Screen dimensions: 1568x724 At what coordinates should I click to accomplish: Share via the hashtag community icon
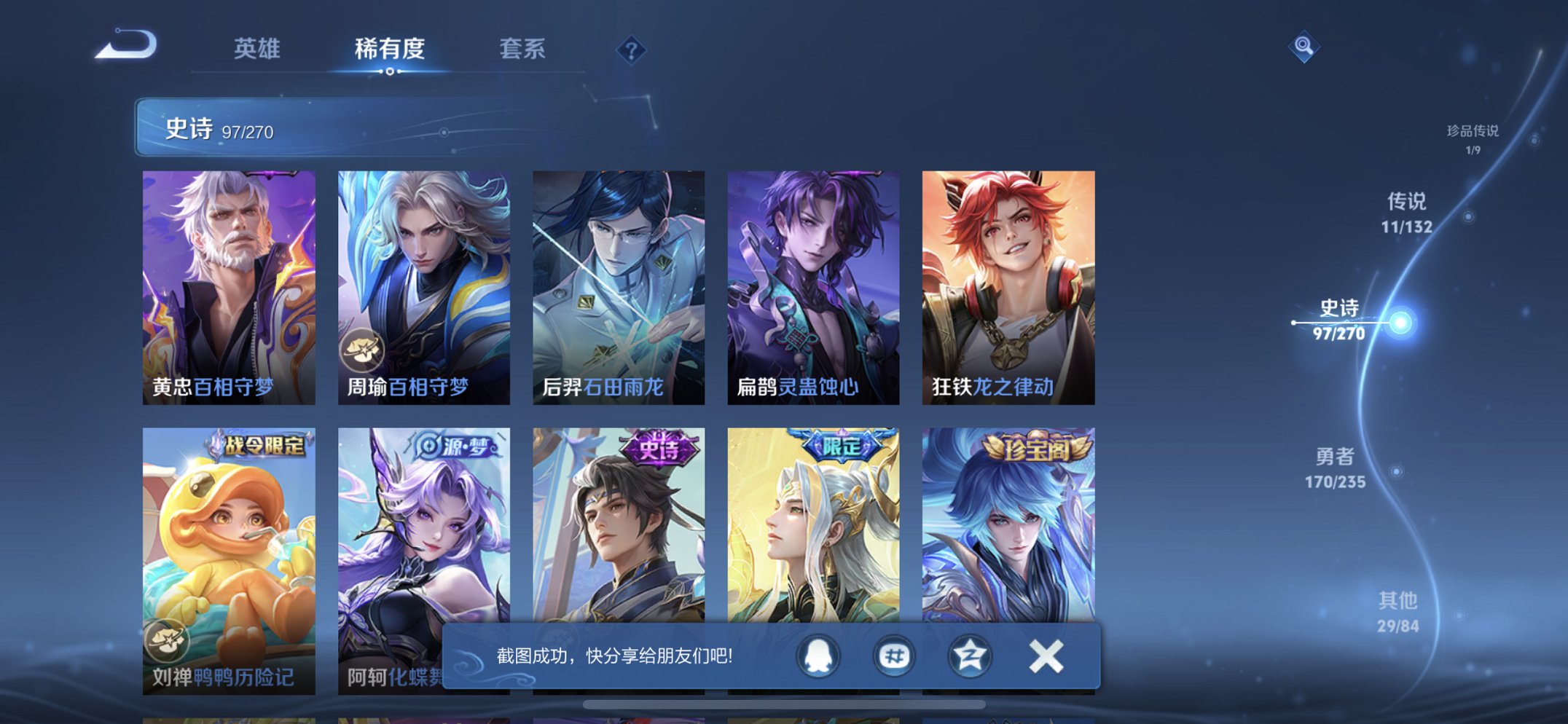tap(894, 655)
